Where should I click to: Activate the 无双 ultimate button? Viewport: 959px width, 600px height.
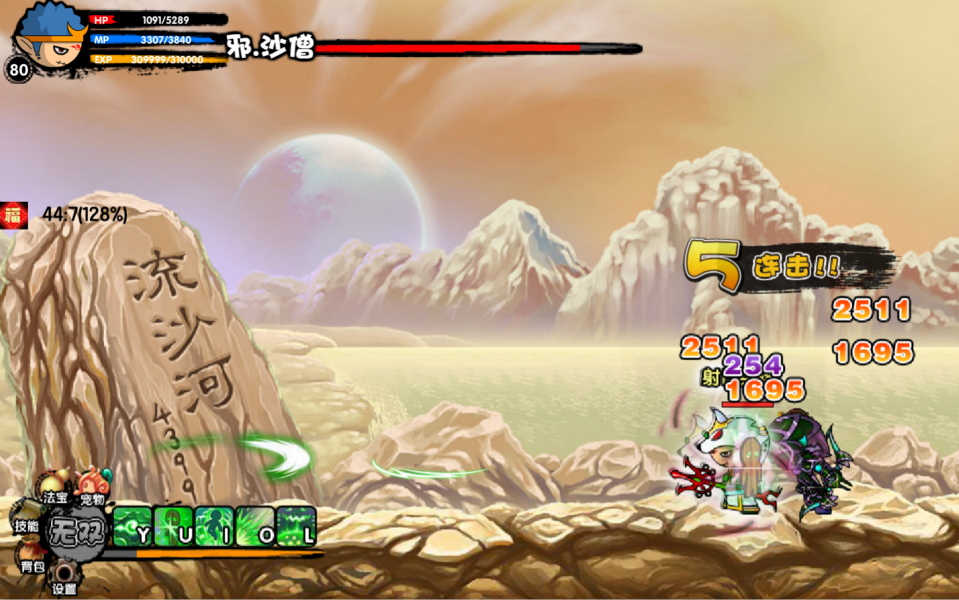pos(78,527)
